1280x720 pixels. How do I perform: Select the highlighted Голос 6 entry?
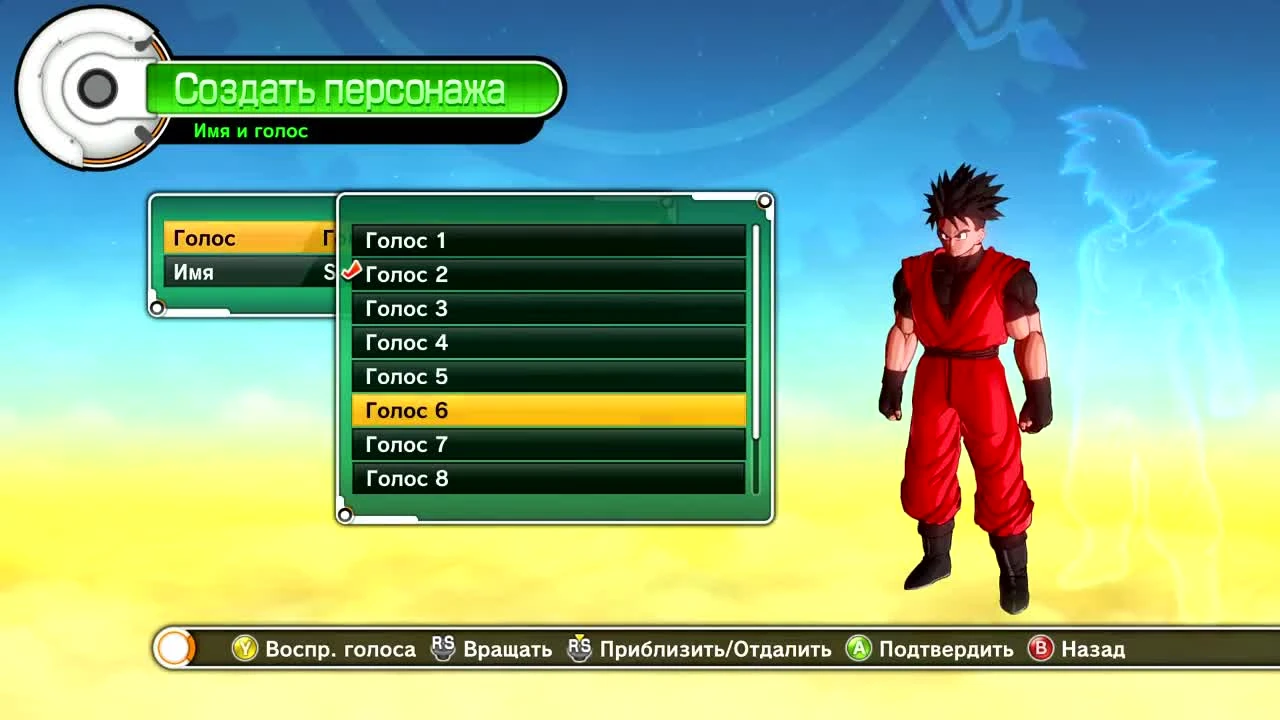[x=548, y=410]
